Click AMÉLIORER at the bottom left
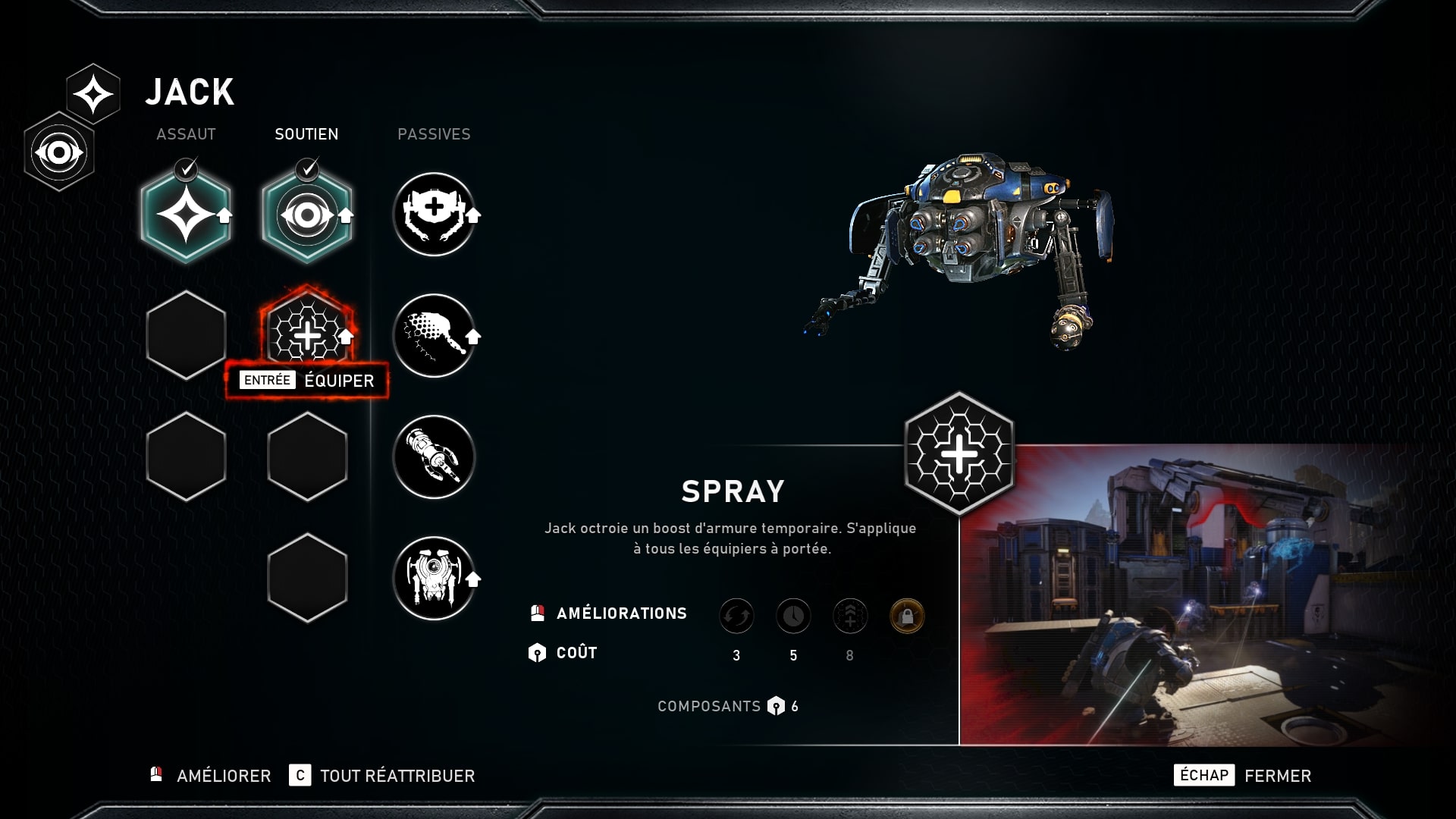The width and height of the screenshot is (1456, 819). (222, 776)
